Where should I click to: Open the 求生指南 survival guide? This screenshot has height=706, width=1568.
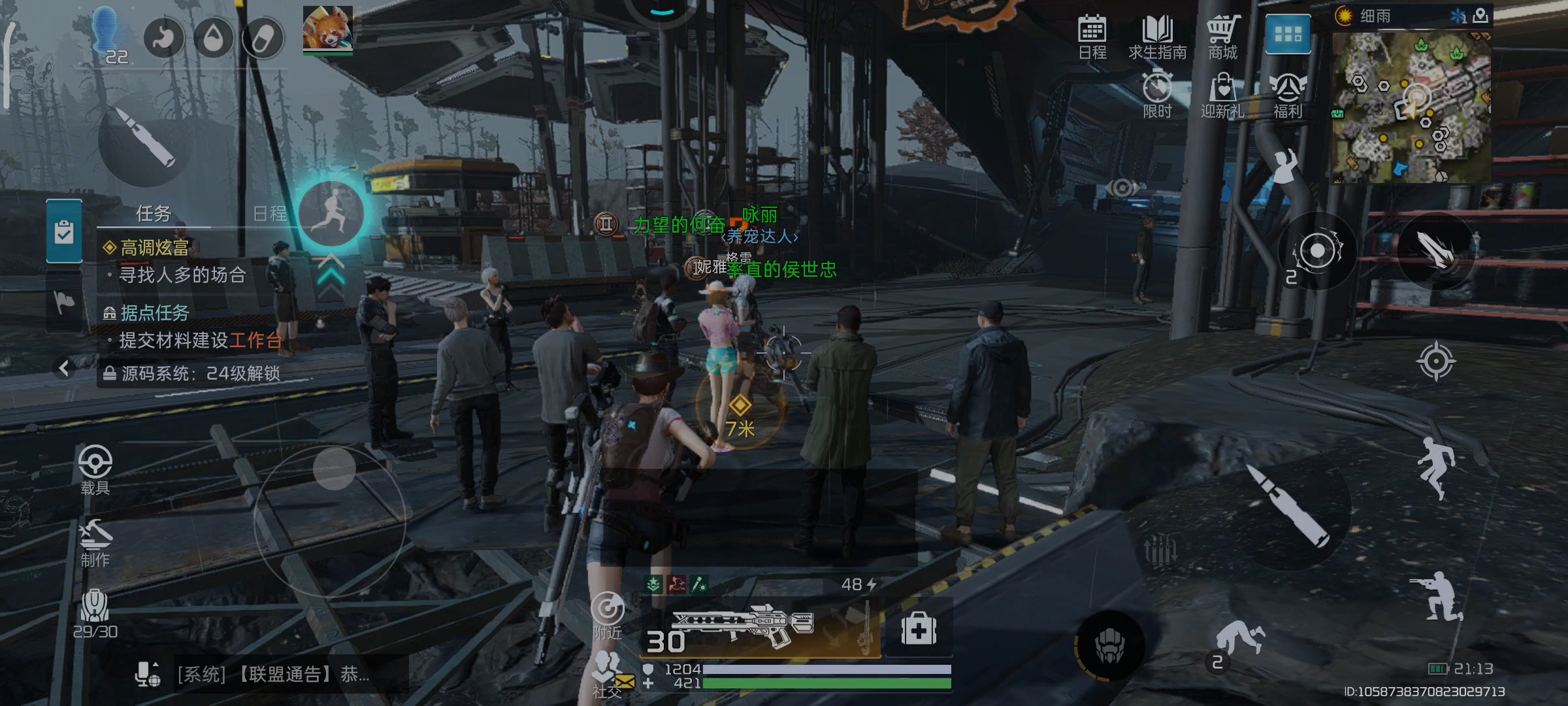[x=1157, y=37]
